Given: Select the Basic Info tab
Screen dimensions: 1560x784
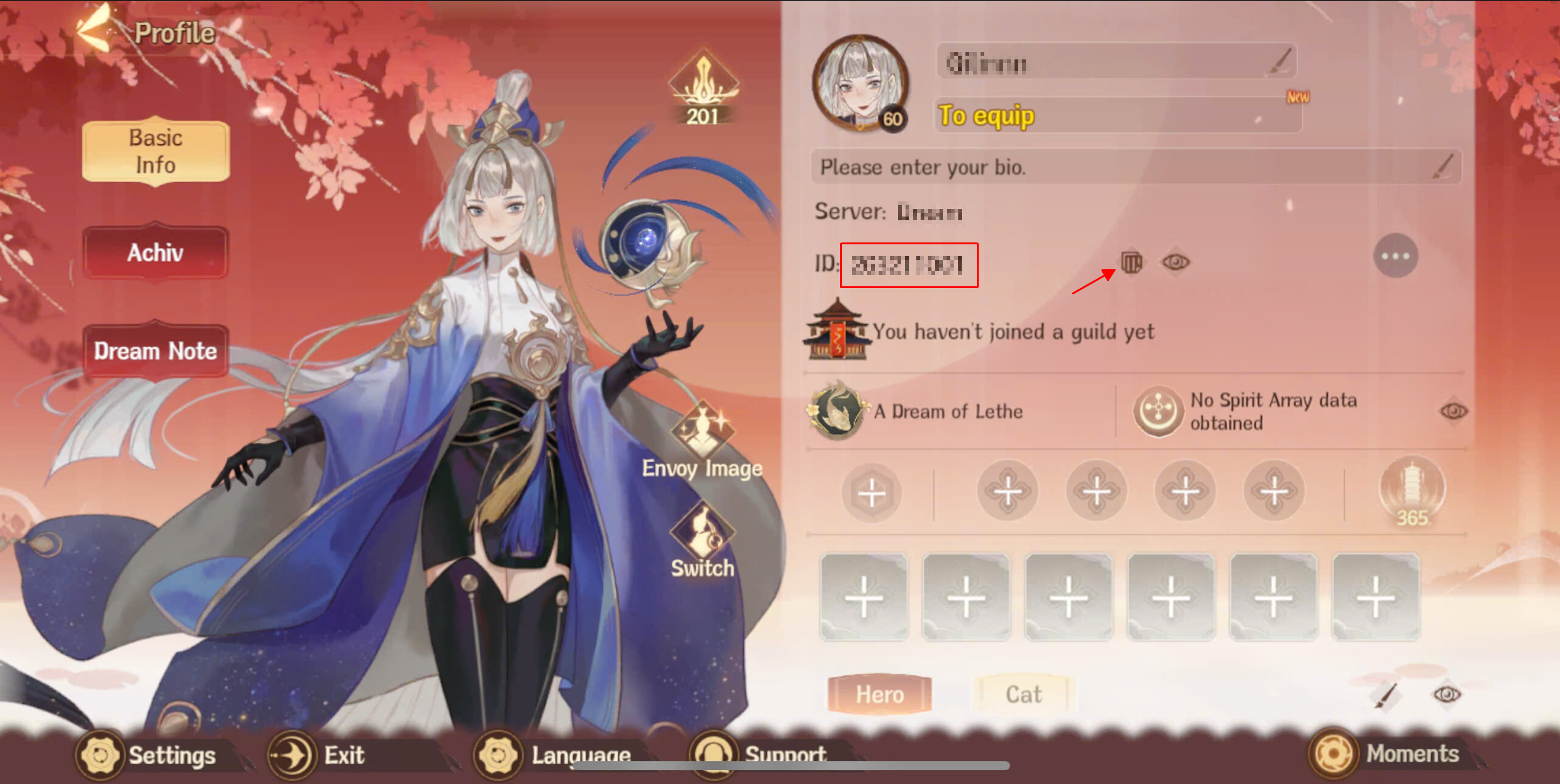Looking at the screenshot, I should click(156, 151).
